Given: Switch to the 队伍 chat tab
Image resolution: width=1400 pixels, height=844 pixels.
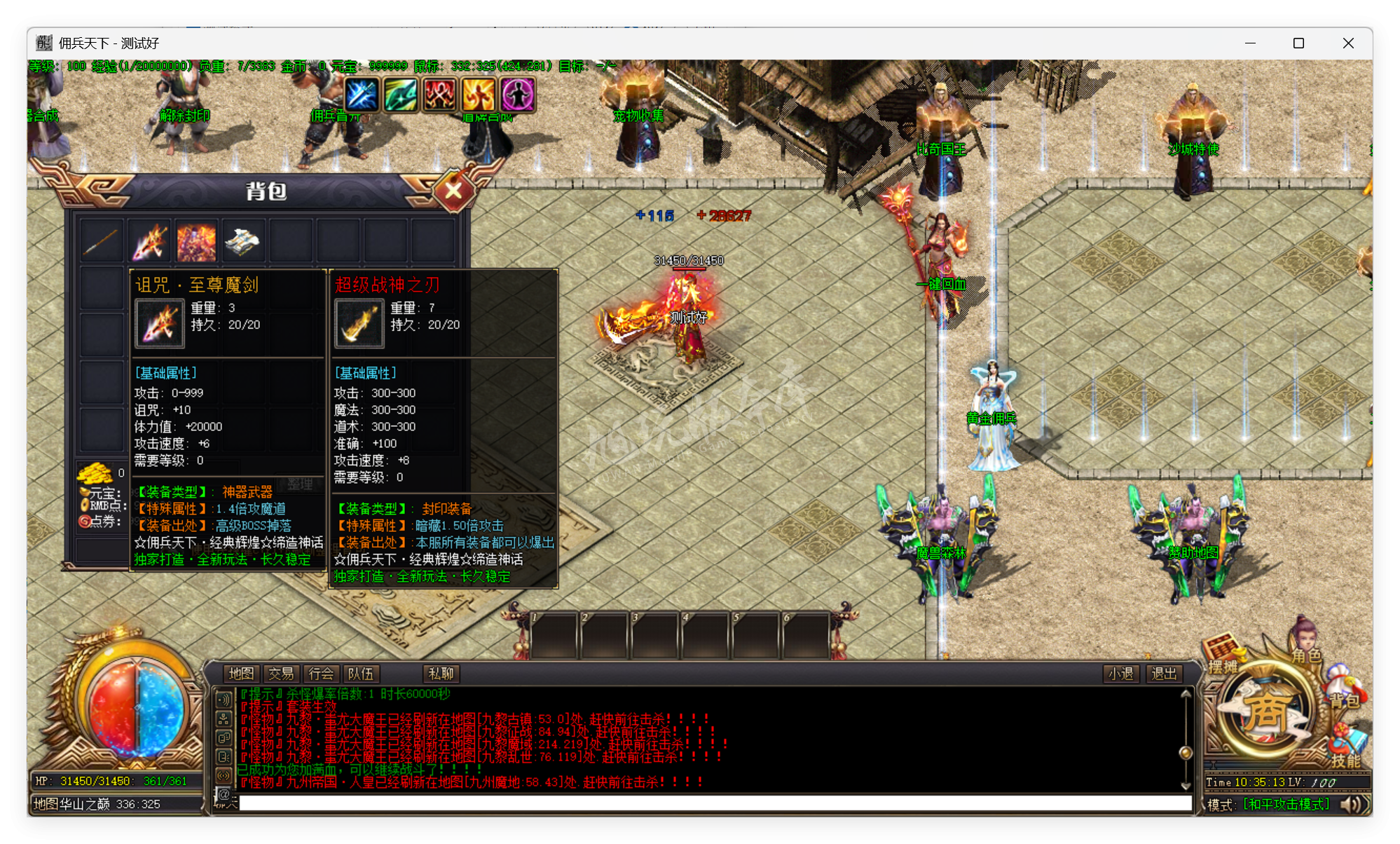Looking at the screenshot, I should pyautogui.click(x=360, y=674).
